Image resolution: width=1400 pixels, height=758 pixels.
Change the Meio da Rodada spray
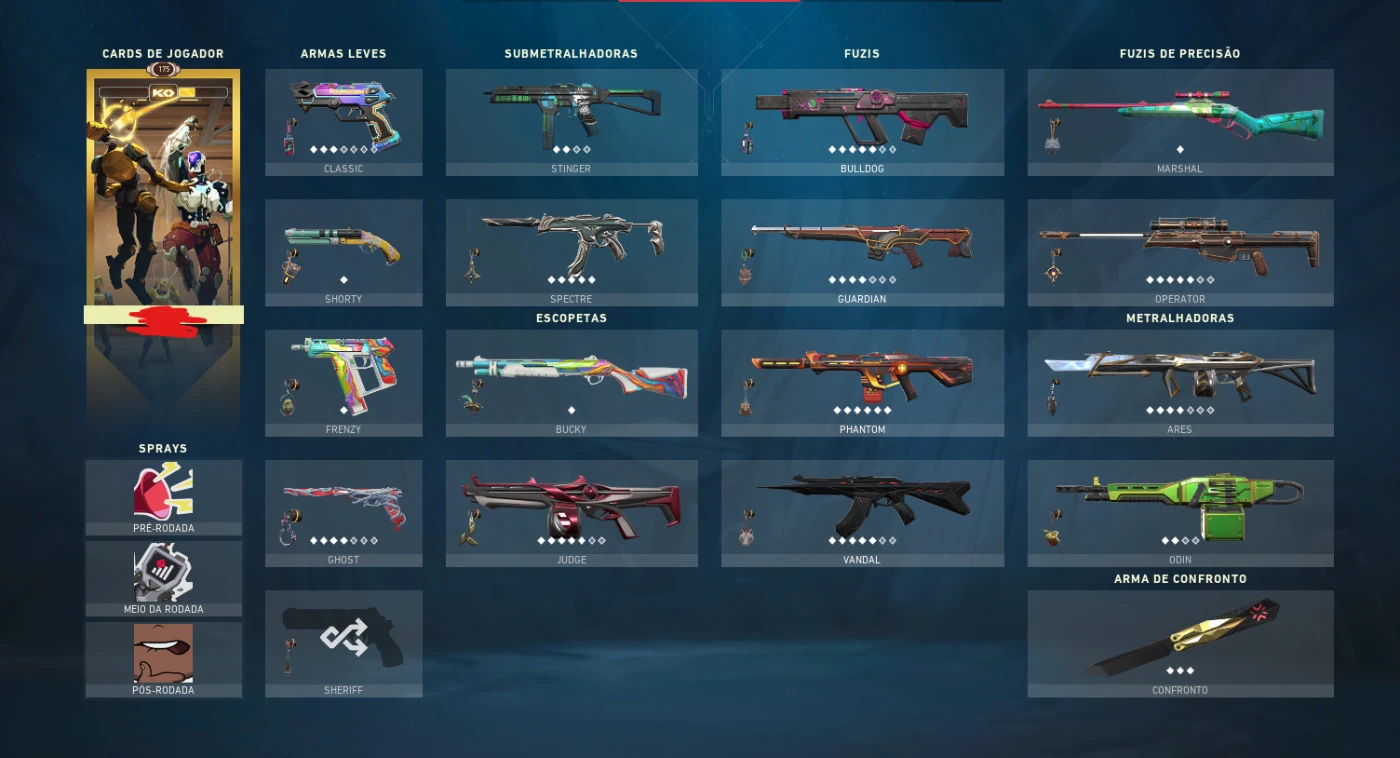[163, 572]
